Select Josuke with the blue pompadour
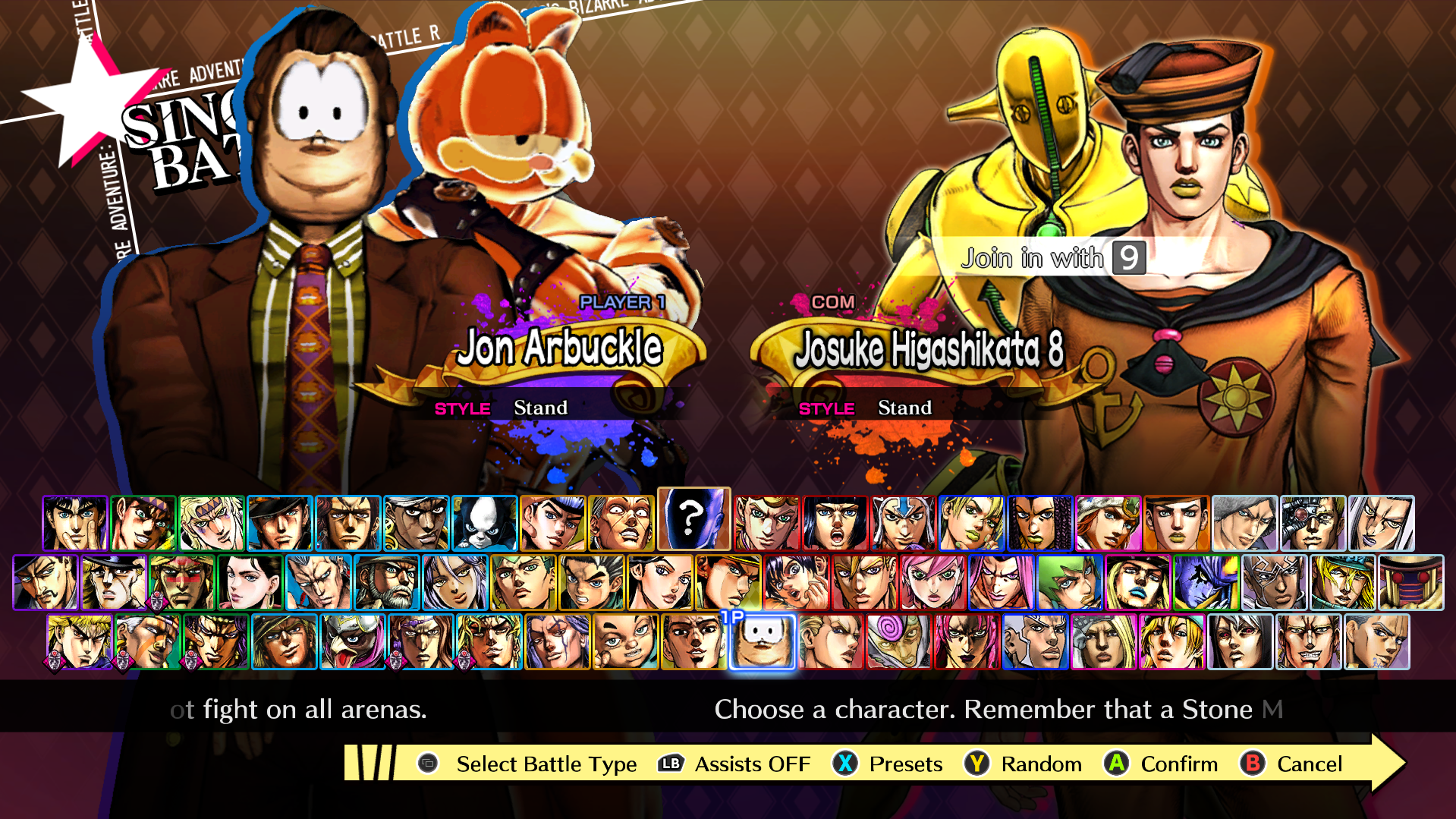 pyautogui.click(x=553, y=523)
